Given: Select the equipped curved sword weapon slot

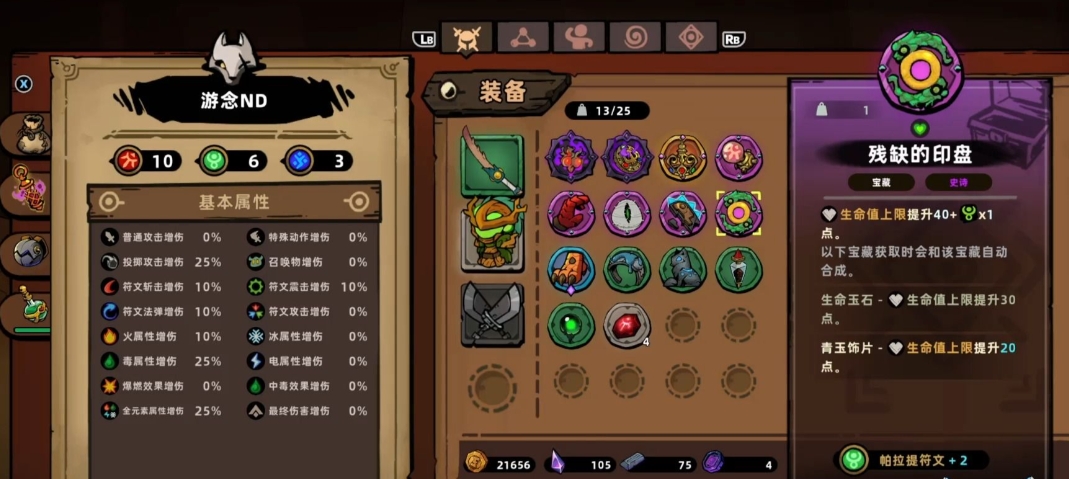Looking at the screenshot, I should pos(492,164).
